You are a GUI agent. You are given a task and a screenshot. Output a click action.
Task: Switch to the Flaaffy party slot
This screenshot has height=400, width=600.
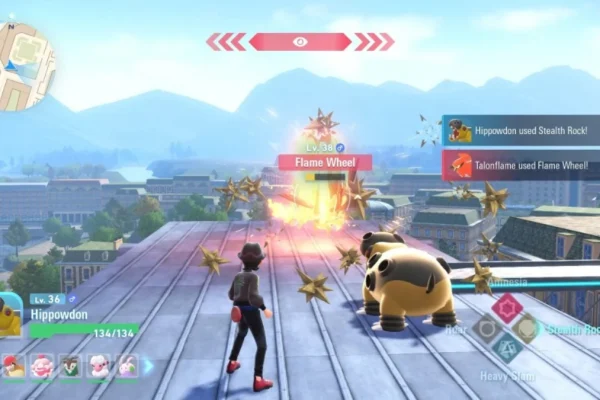point(99,366)
